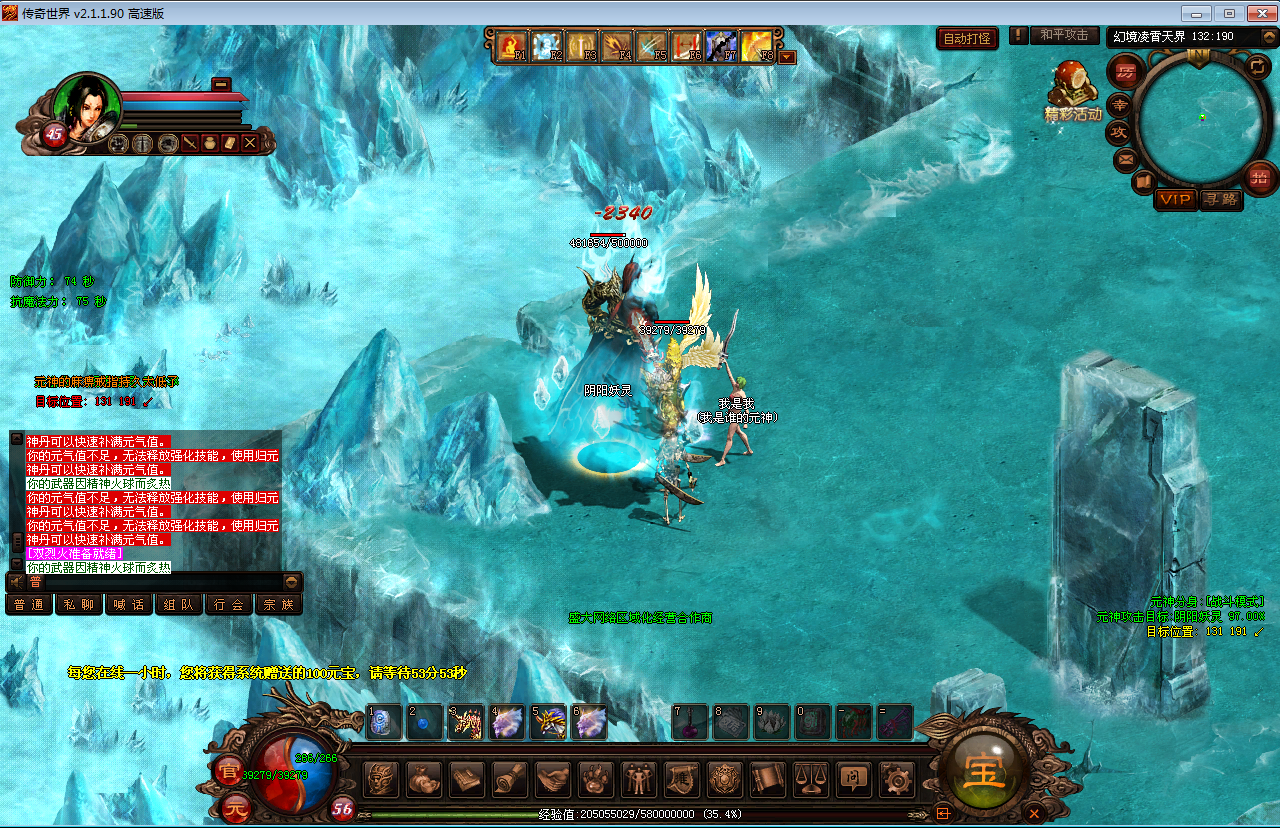
Task: Click the 拾 pickup button by minimap
Action: 1259,178
